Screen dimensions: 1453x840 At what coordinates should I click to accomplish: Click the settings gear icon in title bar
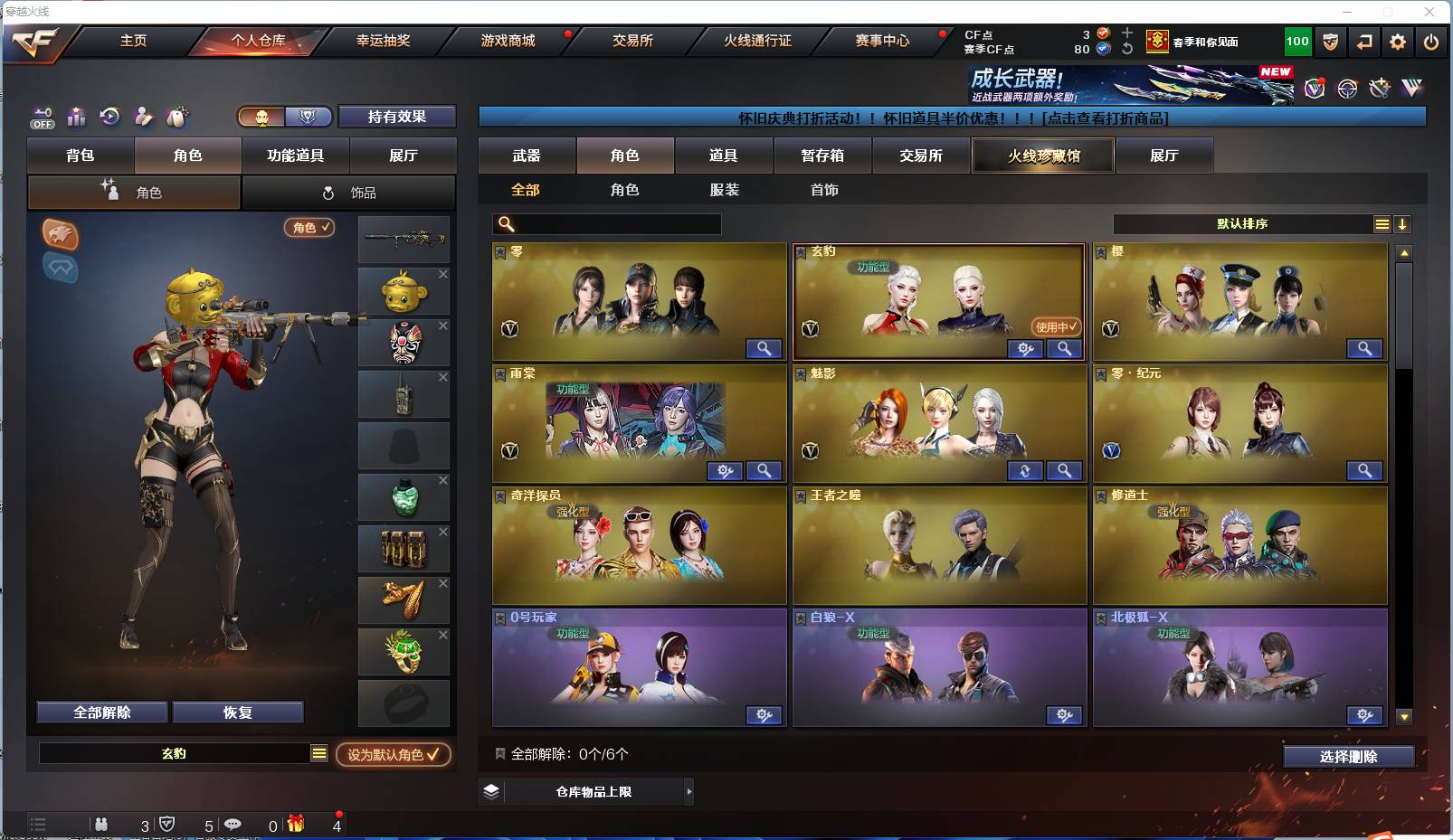1398,42
